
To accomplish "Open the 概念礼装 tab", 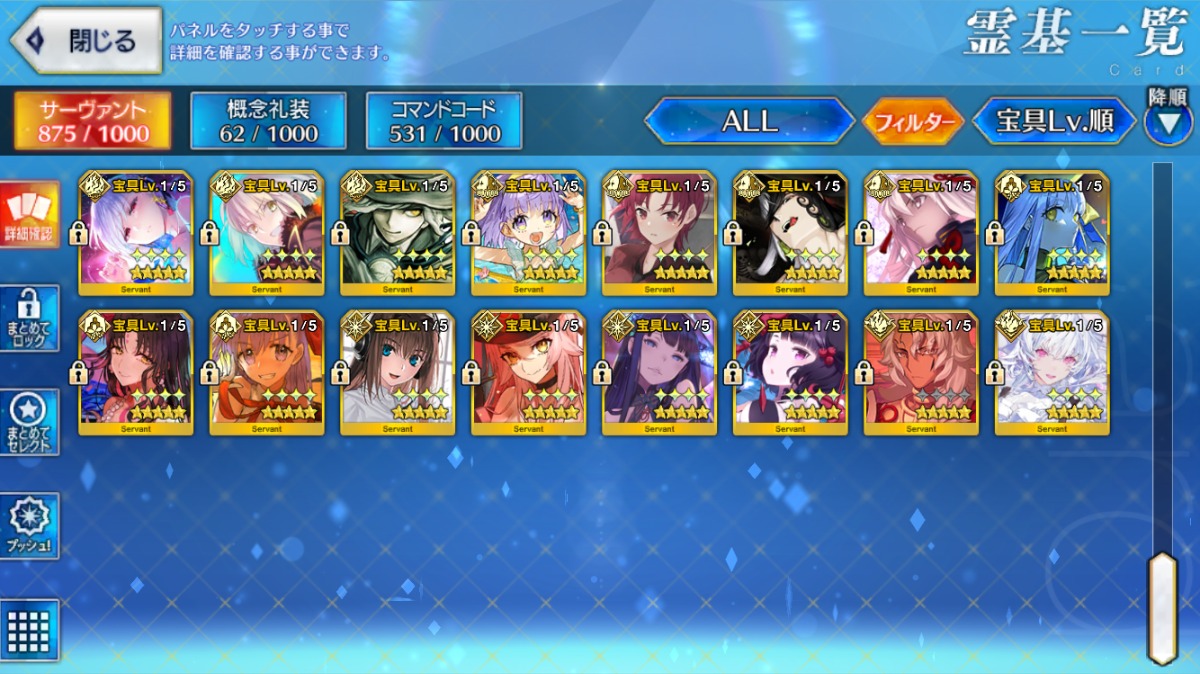I will 268,121.
